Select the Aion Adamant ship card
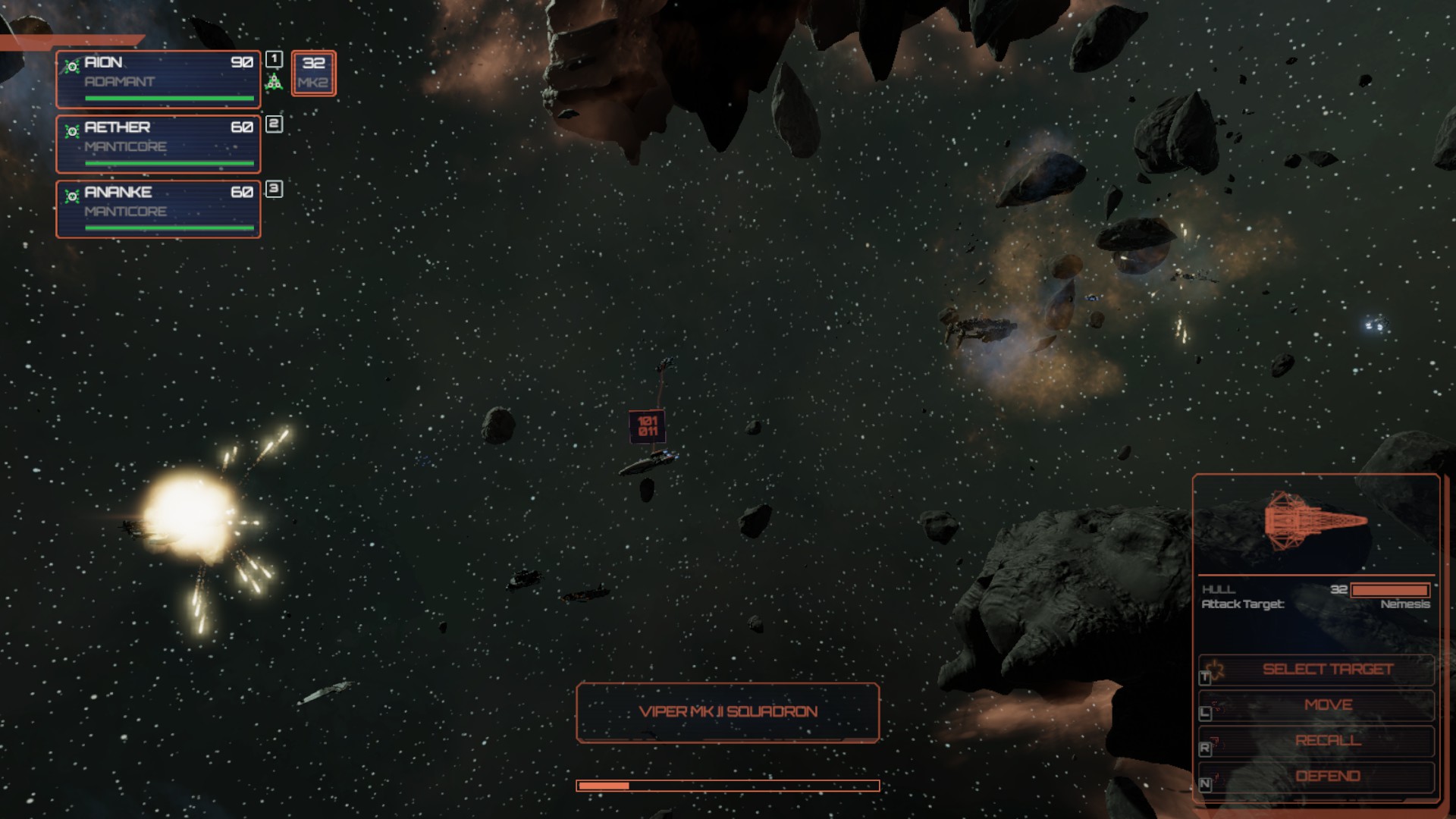The width and height of the screenshot is (1456, 819). click(158, 79)
